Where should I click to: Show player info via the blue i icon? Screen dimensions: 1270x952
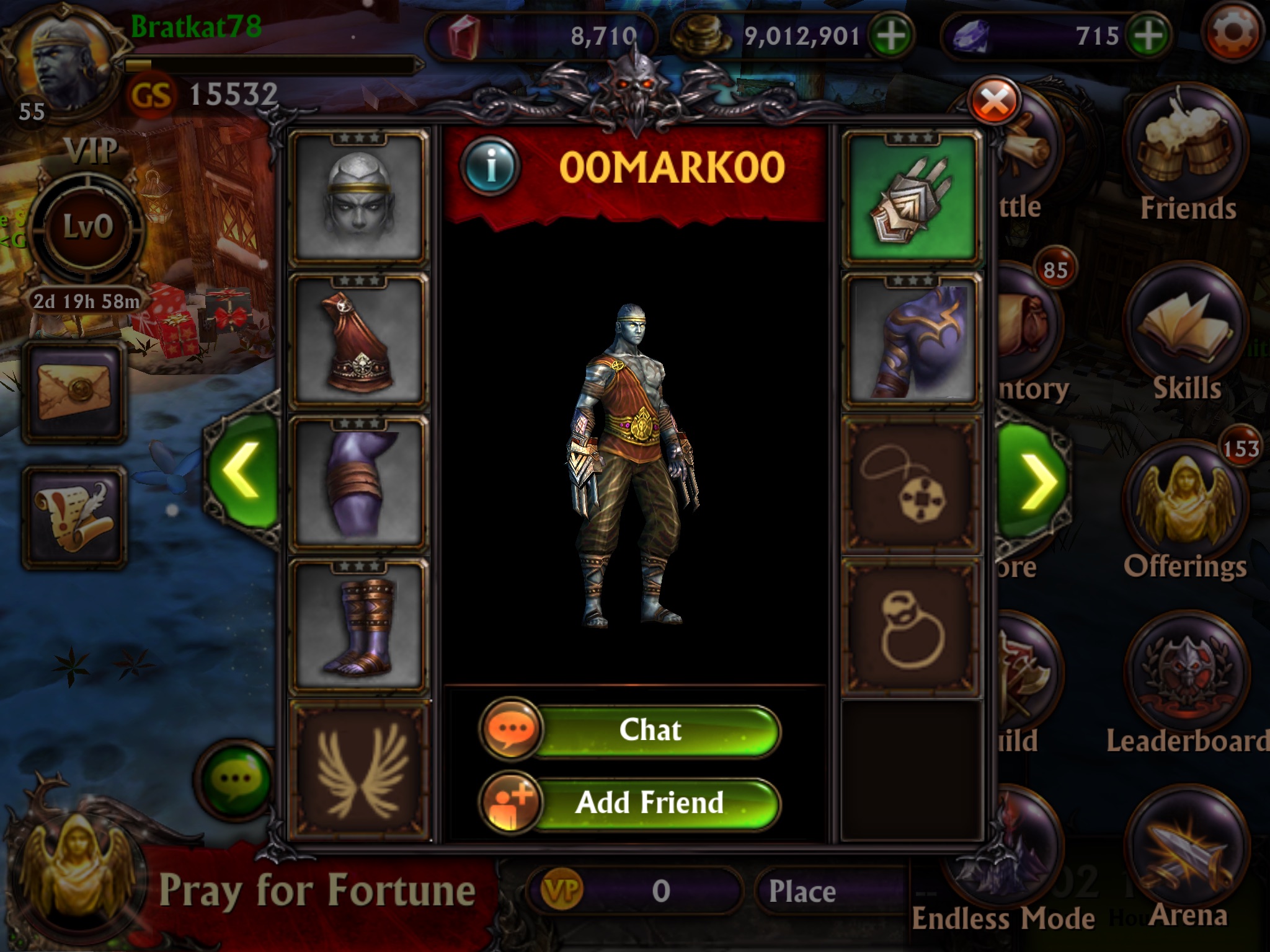(491, 166)
